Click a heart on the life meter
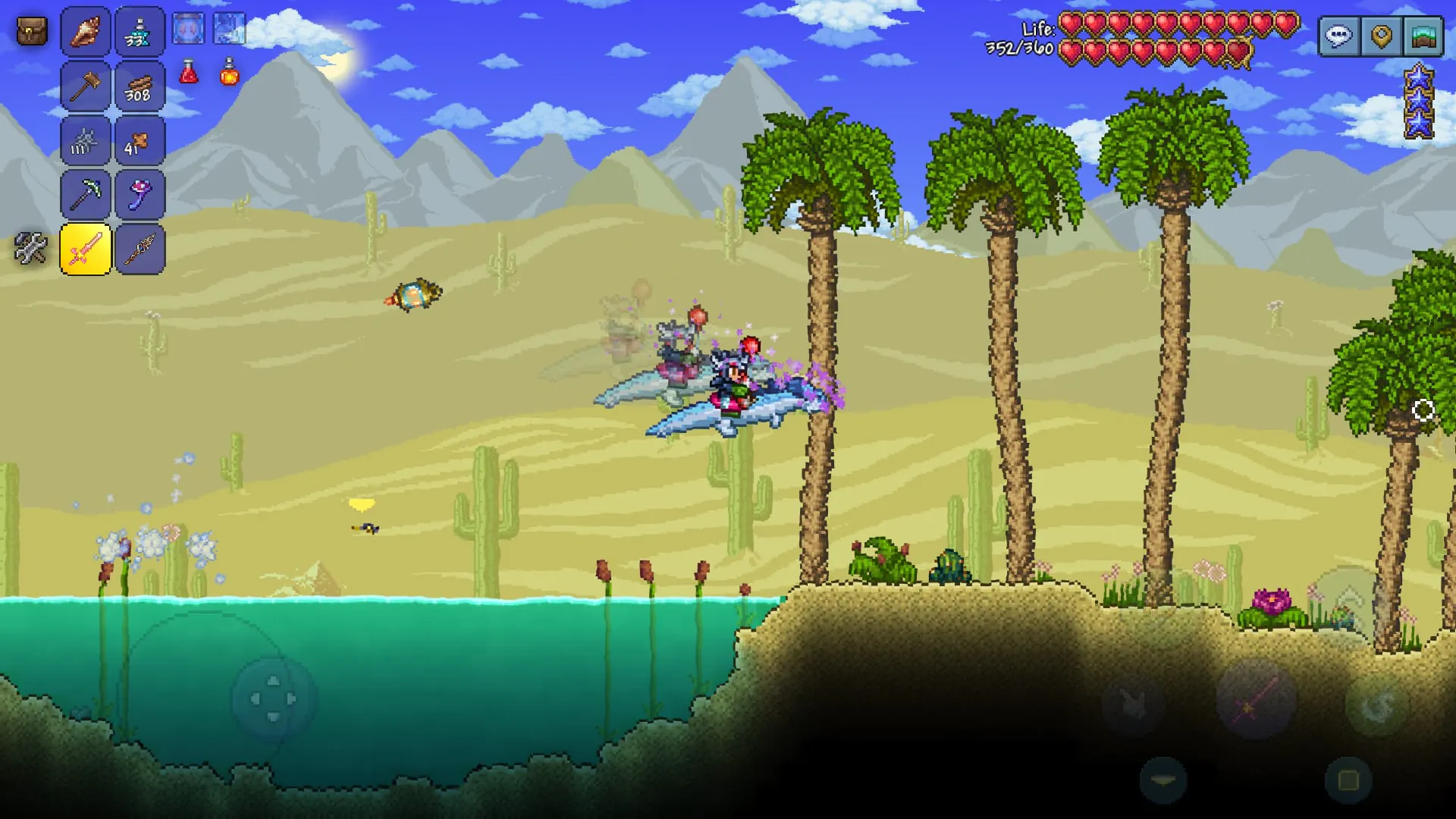Screen dimensions: 1456x819 pyautogui.click(x=1069, y=24)
